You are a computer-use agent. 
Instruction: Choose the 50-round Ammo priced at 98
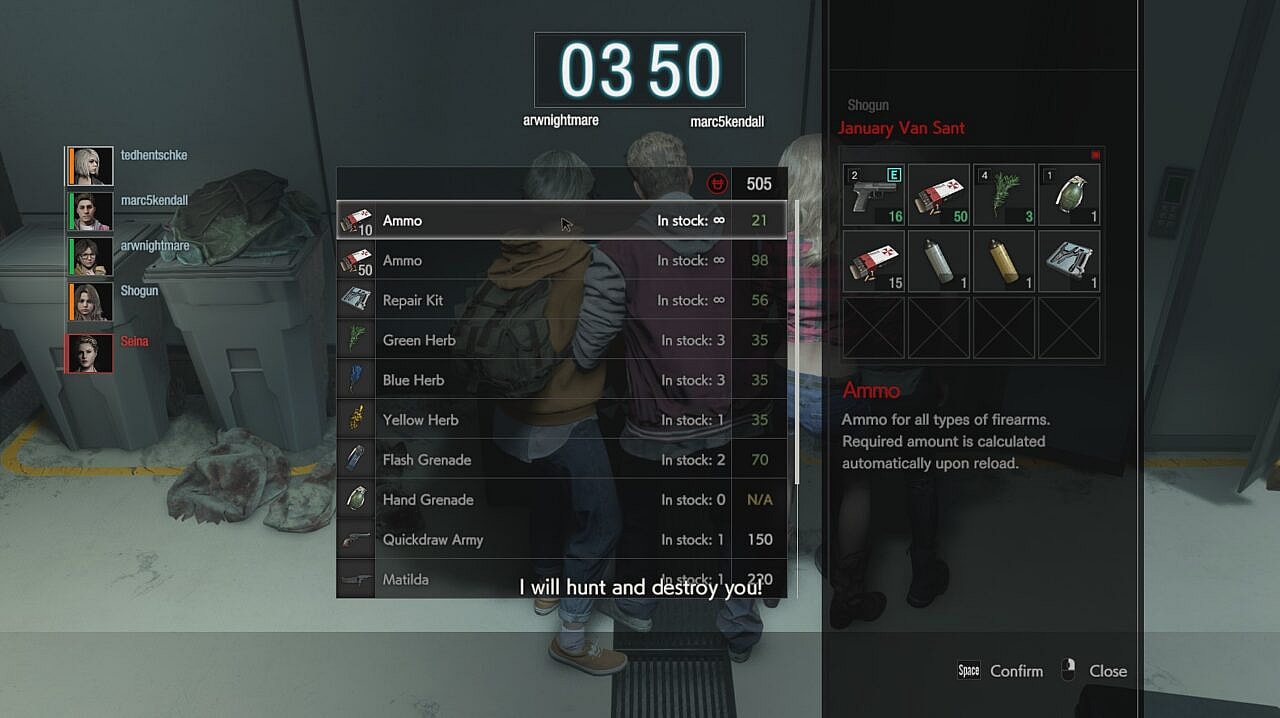click(x=560, y=260)
